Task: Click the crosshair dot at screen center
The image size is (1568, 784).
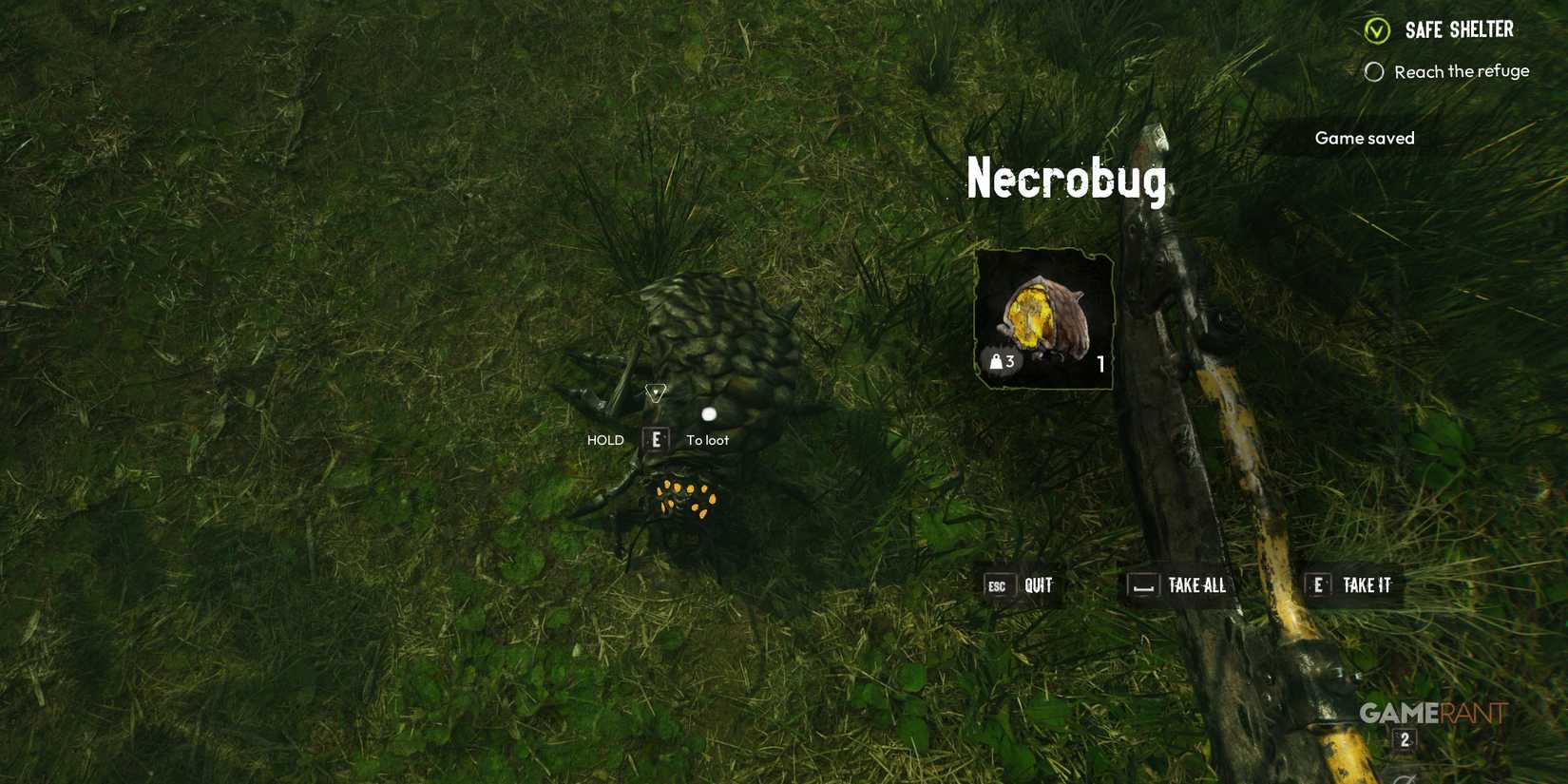Action: [708, 412]
